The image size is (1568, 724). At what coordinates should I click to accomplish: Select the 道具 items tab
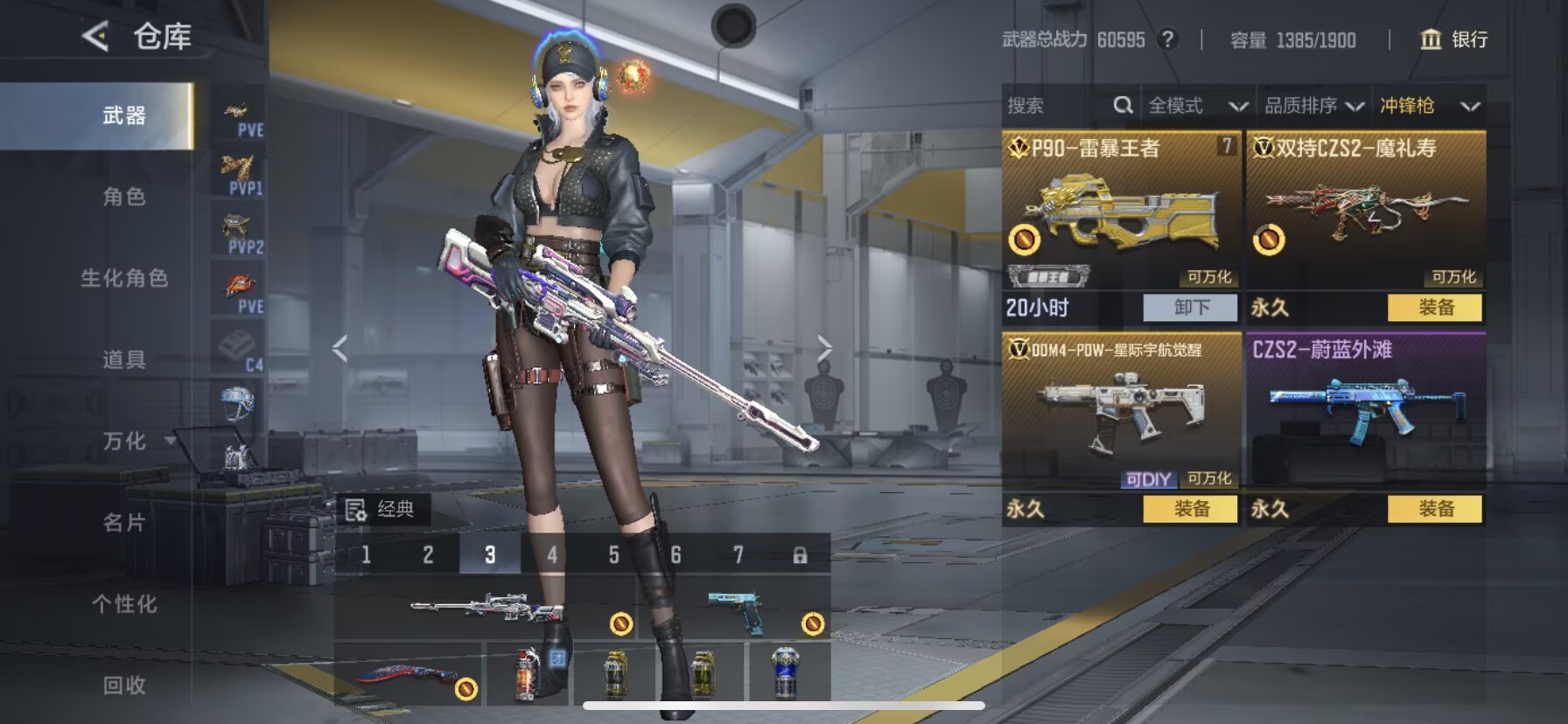pyautogui.click(x=124, y=359)
